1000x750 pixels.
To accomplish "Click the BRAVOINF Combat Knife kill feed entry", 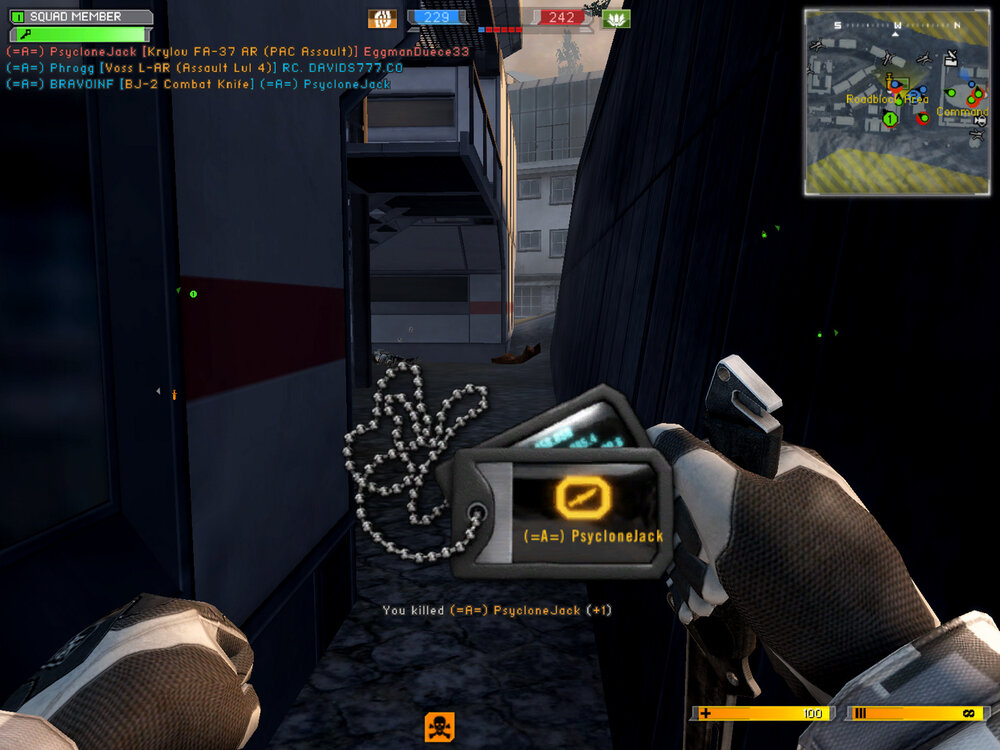I will [x=198, y=84].
